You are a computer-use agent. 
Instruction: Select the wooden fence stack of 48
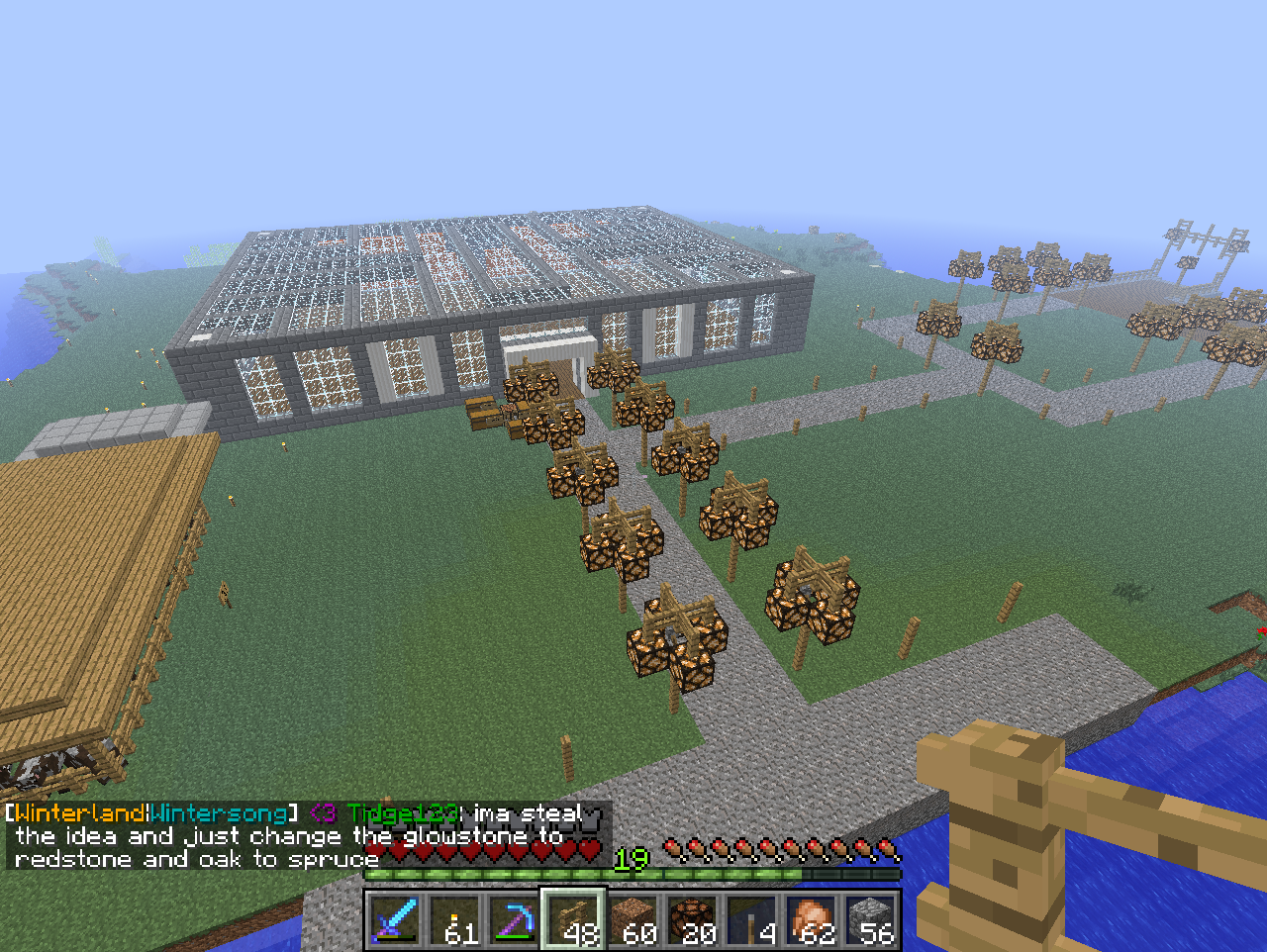tap(573, 920)
